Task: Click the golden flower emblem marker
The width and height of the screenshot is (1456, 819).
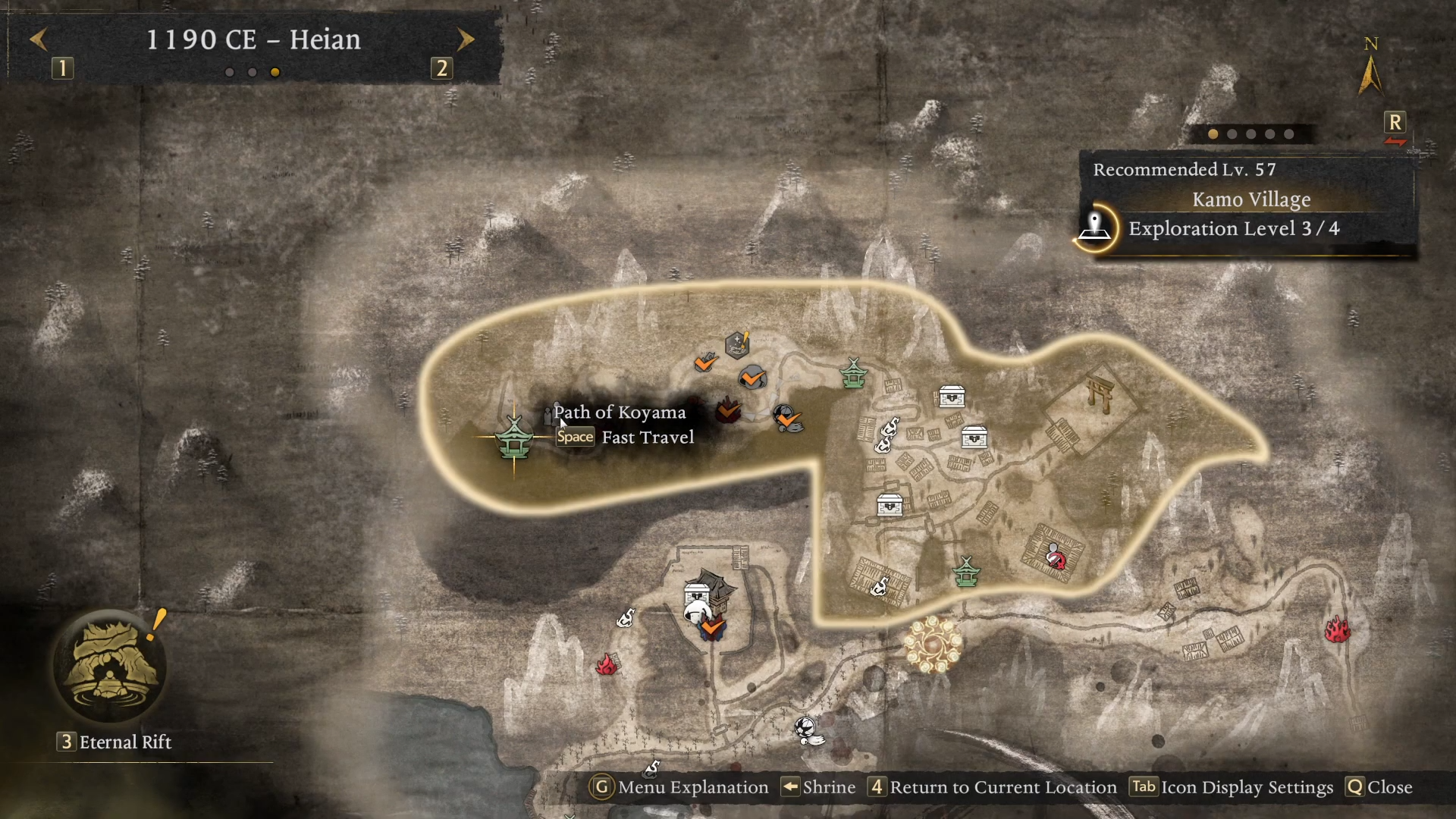Action: [x=933, y=645]
